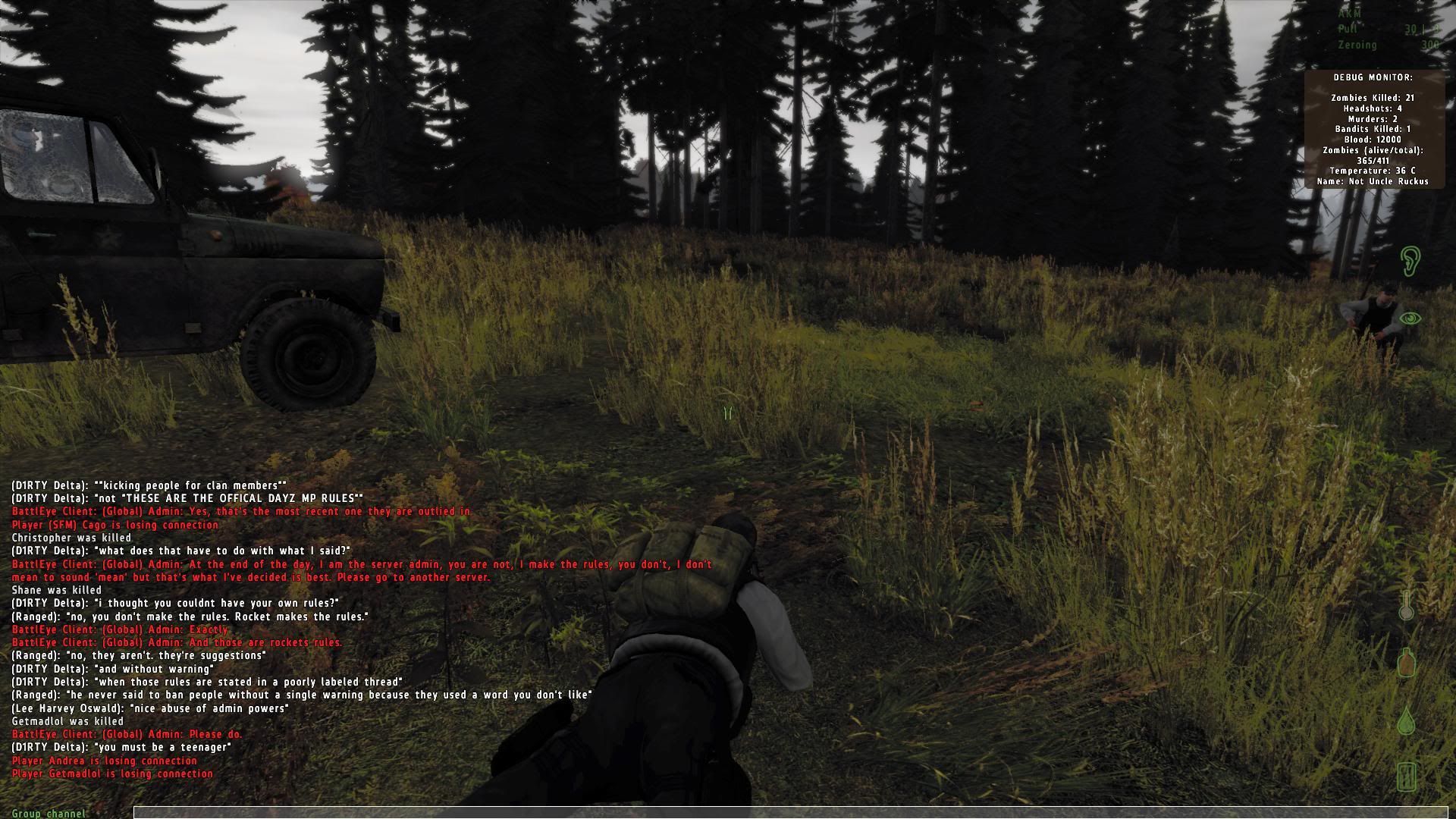
Task: Click the canteen thirst status icon
Action: click(1407, 662)
